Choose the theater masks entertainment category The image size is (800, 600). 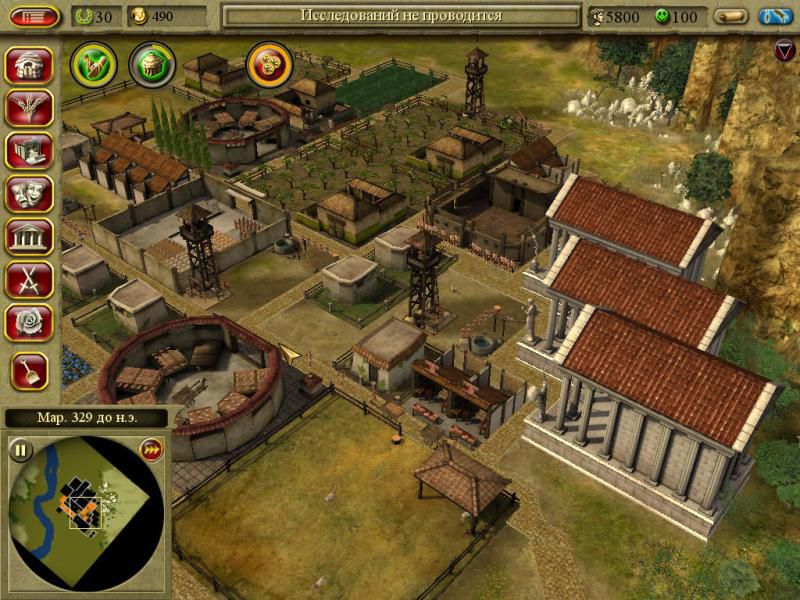point(29,194)
